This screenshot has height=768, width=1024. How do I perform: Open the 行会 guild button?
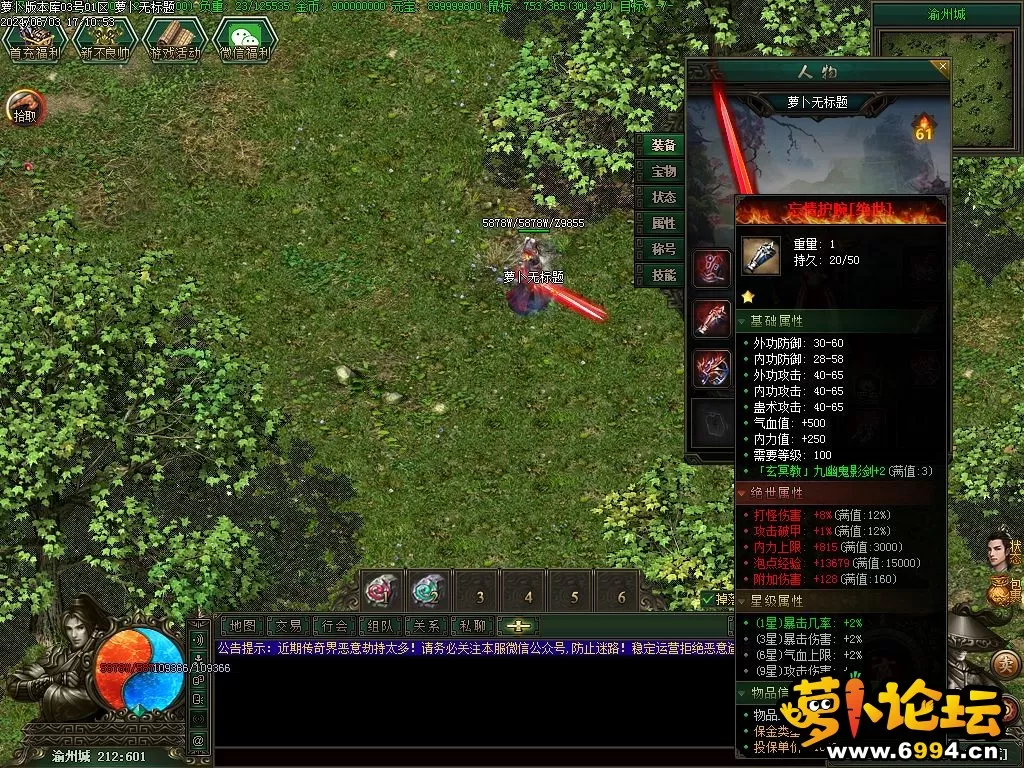pyautogui.click(x=335, y=626)
